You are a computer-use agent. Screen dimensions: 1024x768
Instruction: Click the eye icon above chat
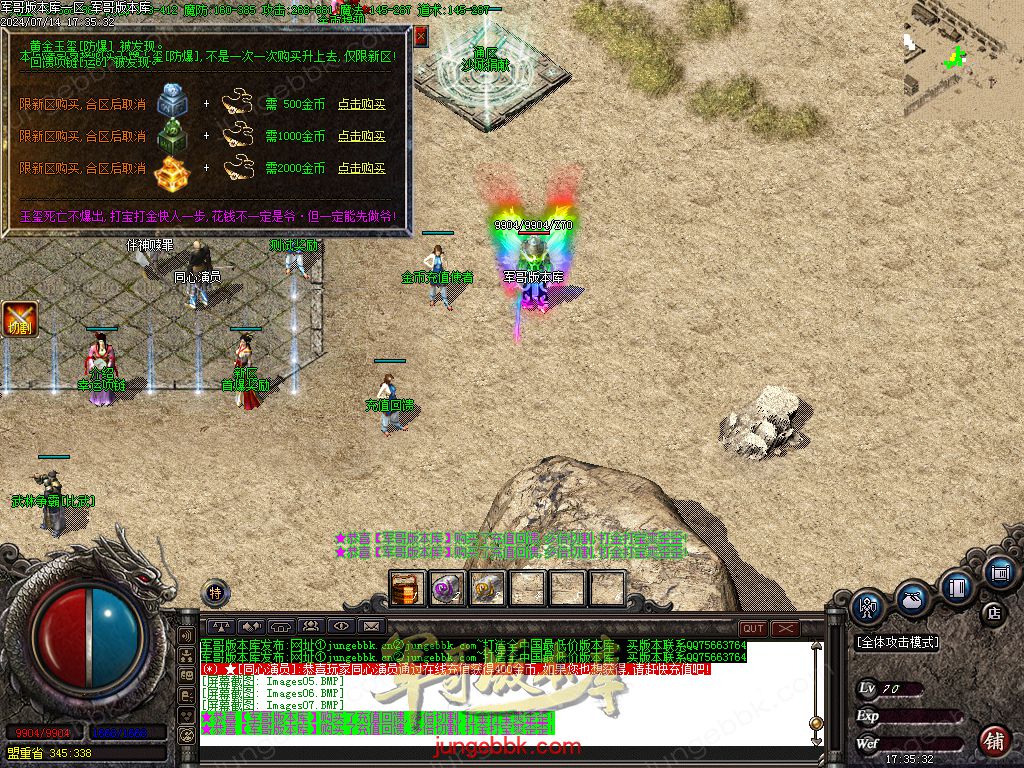point(341,627)
